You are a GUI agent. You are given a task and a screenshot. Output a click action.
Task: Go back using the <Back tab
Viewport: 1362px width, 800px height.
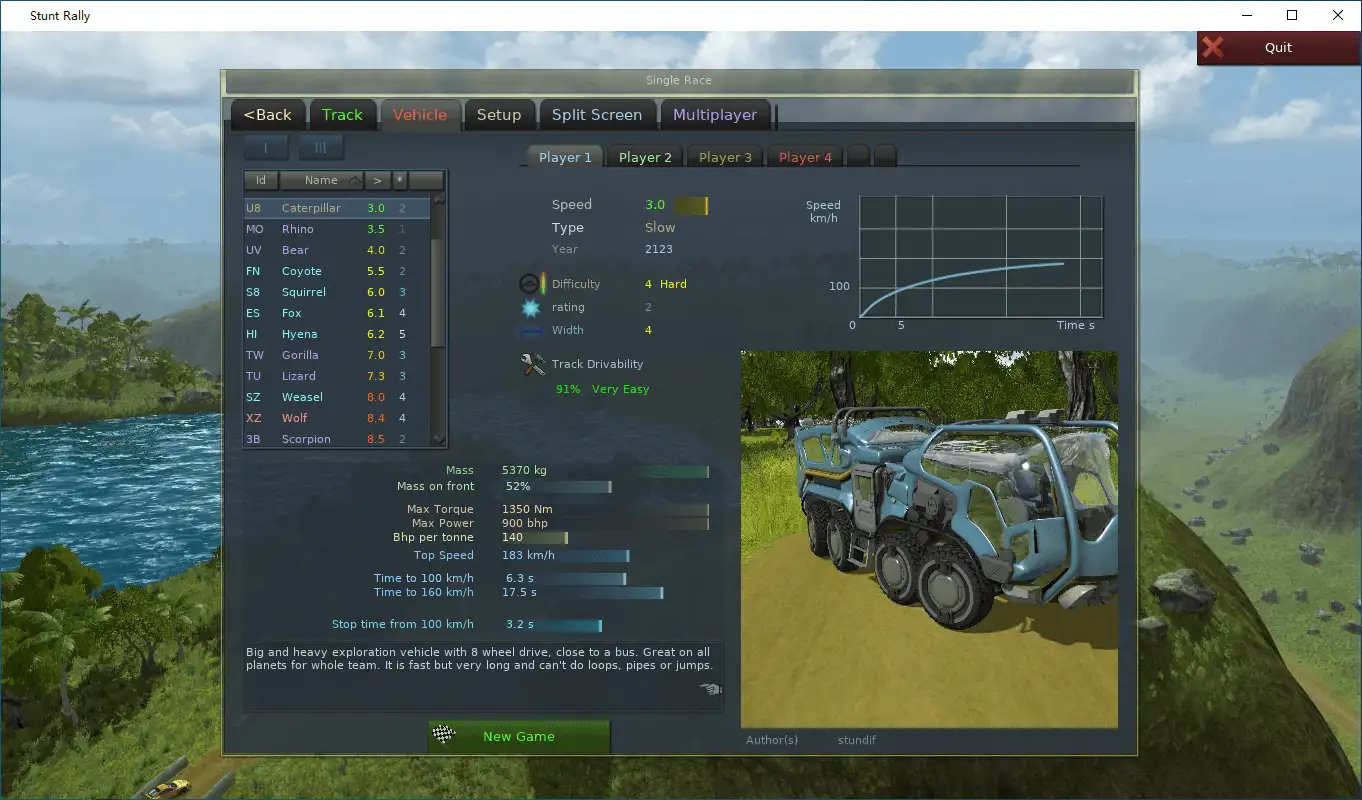click(267, 115)
